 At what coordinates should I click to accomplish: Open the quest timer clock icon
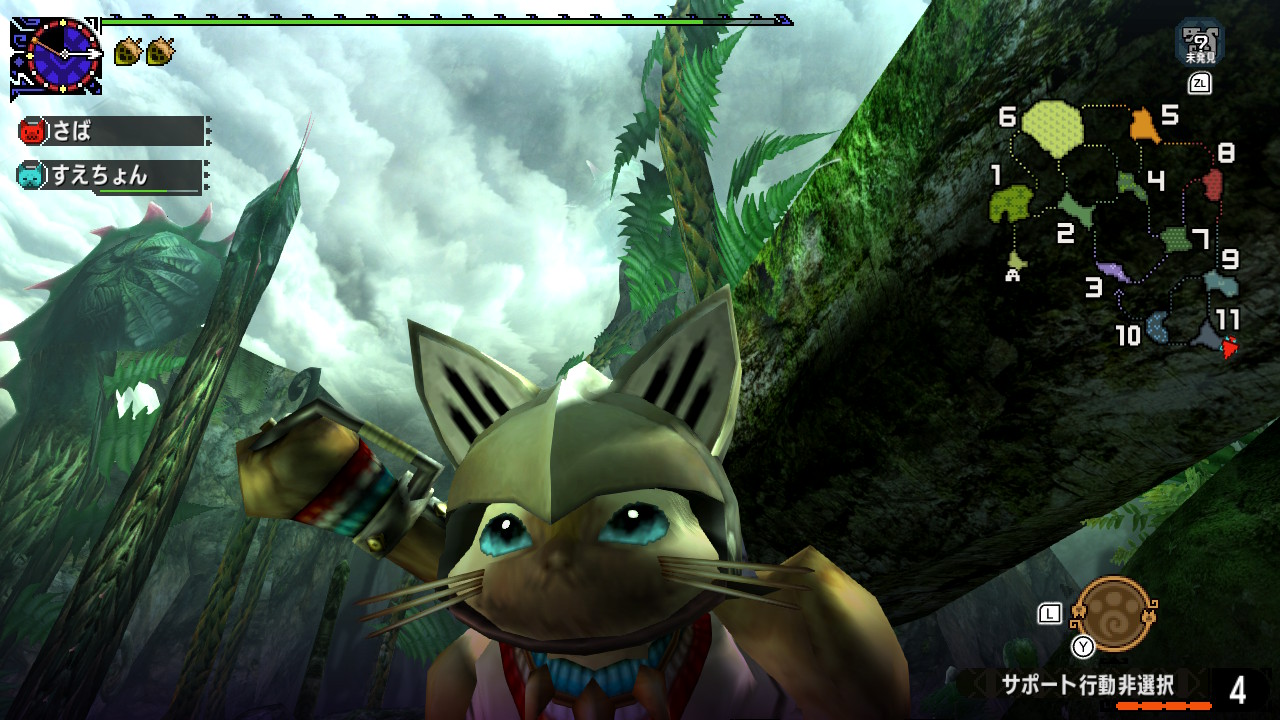[x=63, y=56]
